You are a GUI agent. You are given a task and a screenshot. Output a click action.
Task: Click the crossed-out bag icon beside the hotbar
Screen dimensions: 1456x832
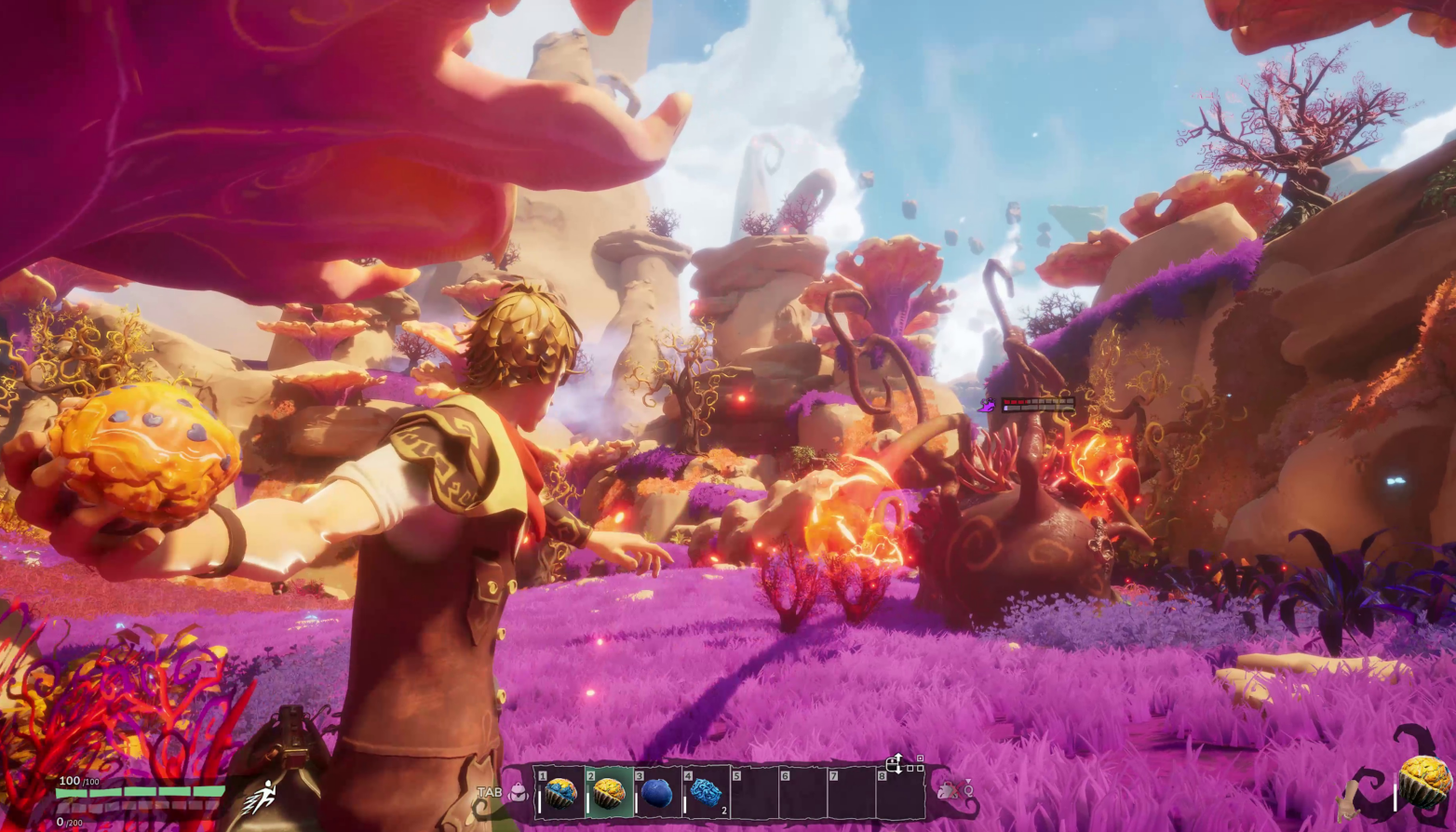(x=949, y=791)
